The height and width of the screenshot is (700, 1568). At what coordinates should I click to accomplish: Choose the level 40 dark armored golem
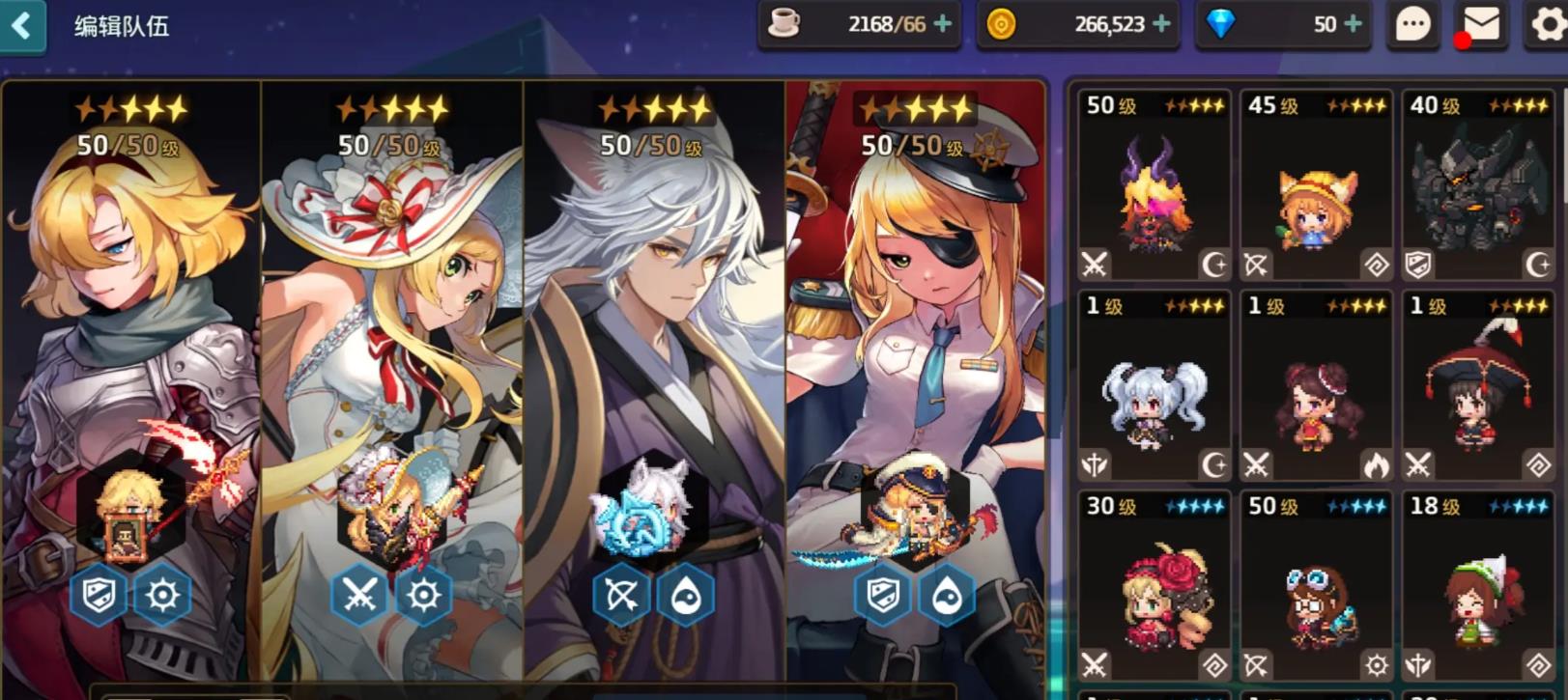click(1477, 185)
